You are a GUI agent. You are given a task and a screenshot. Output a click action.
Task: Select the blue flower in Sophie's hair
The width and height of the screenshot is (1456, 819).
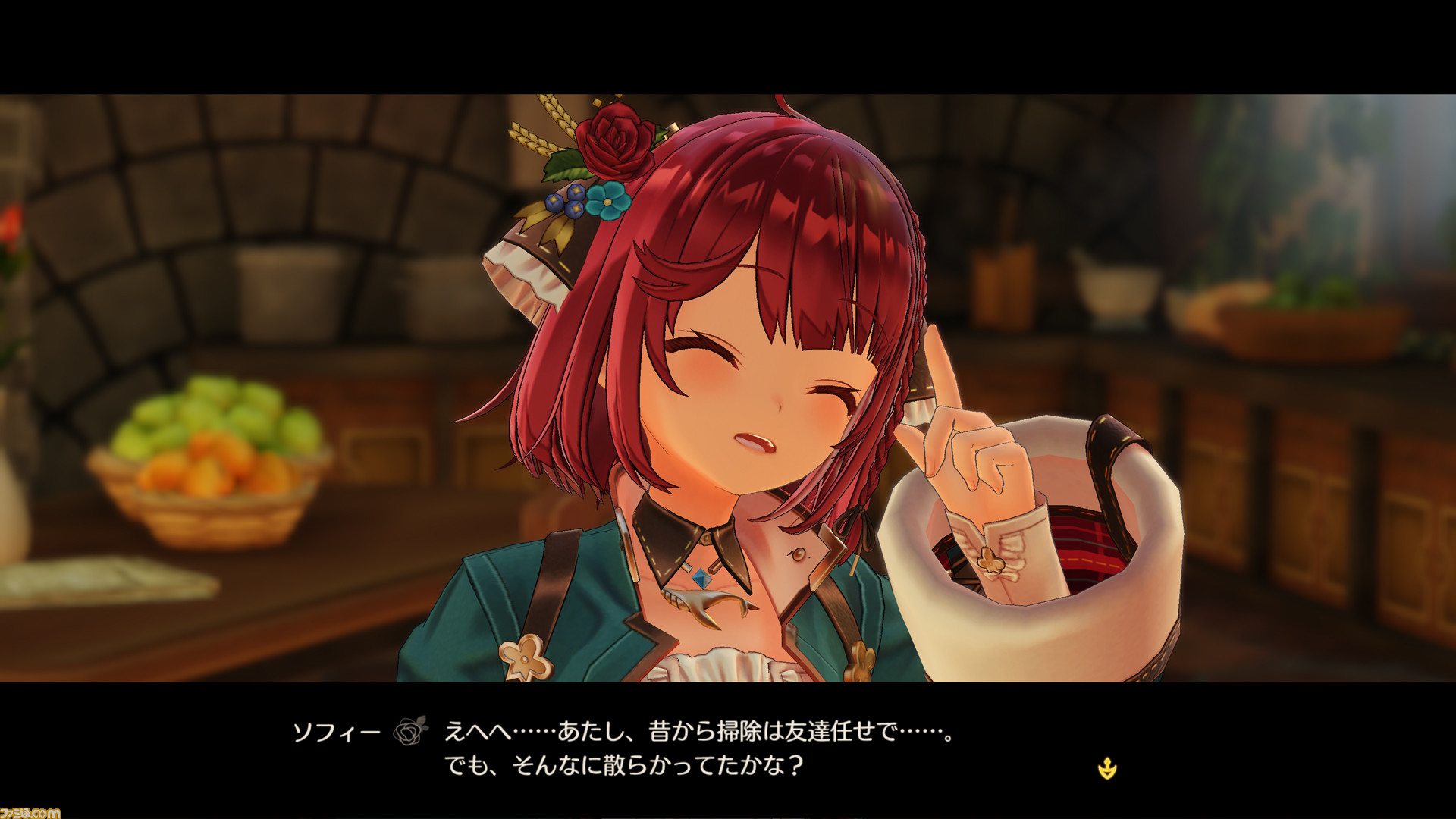click(607, 201)
